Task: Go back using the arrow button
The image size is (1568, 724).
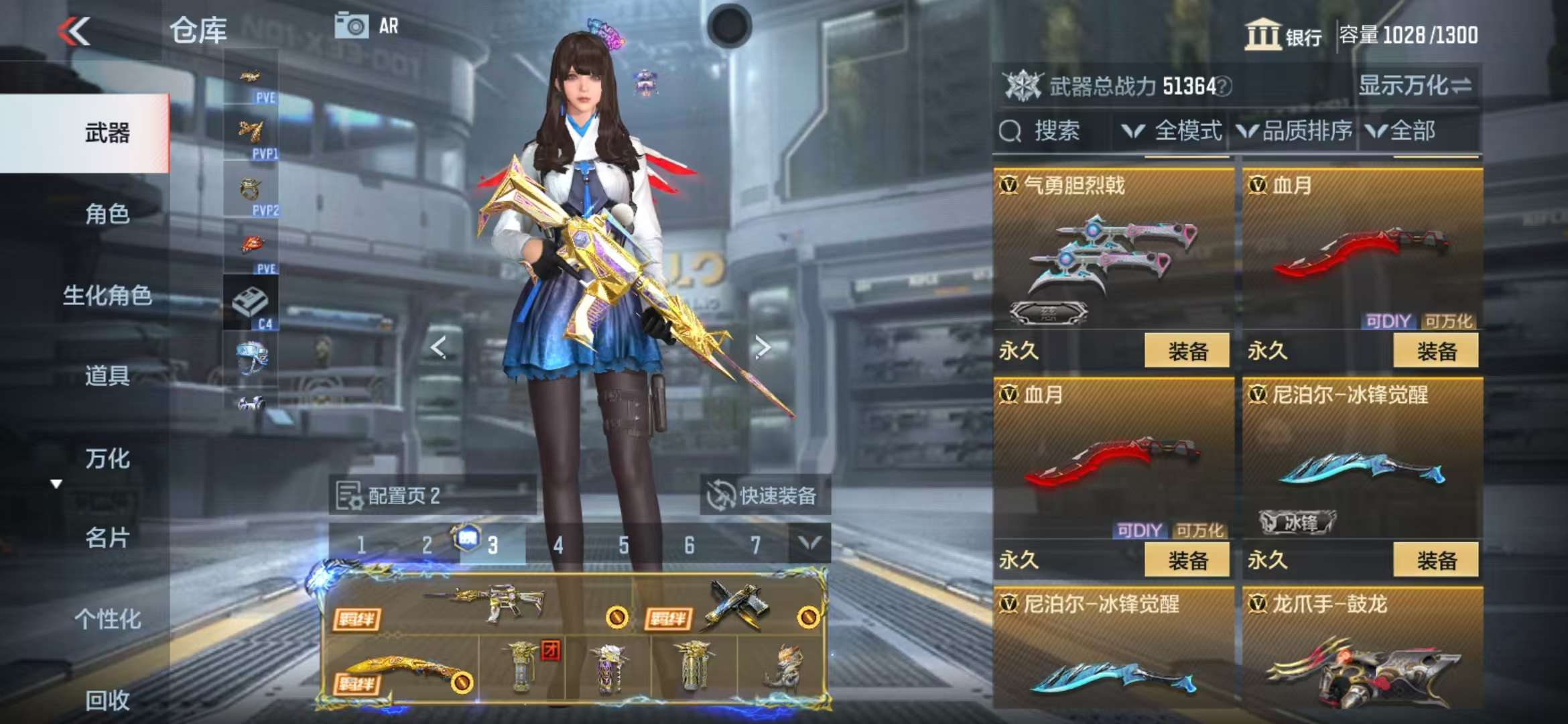Action: [x=74, y=32]
